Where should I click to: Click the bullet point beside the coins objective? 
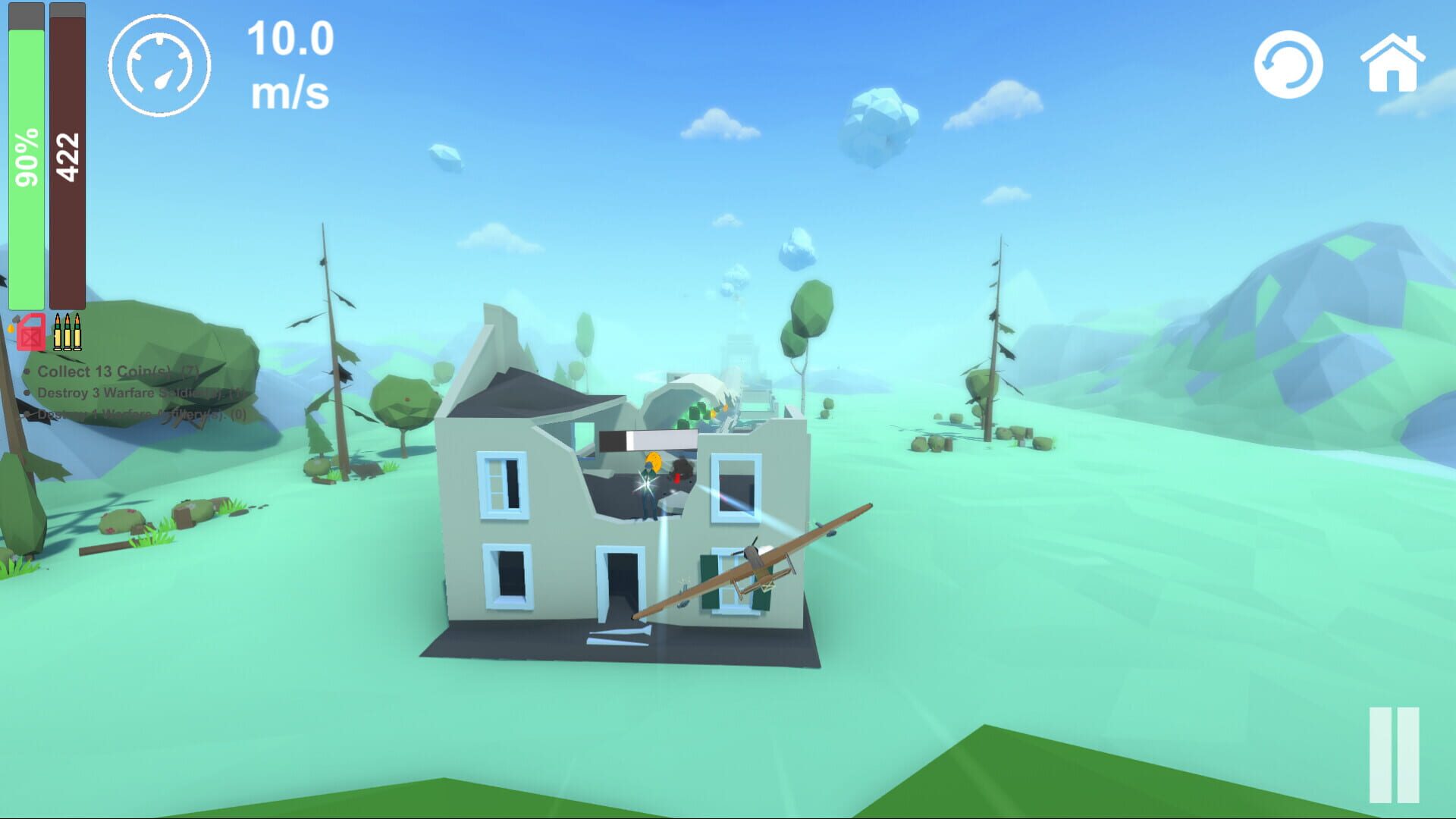(27, 372)
